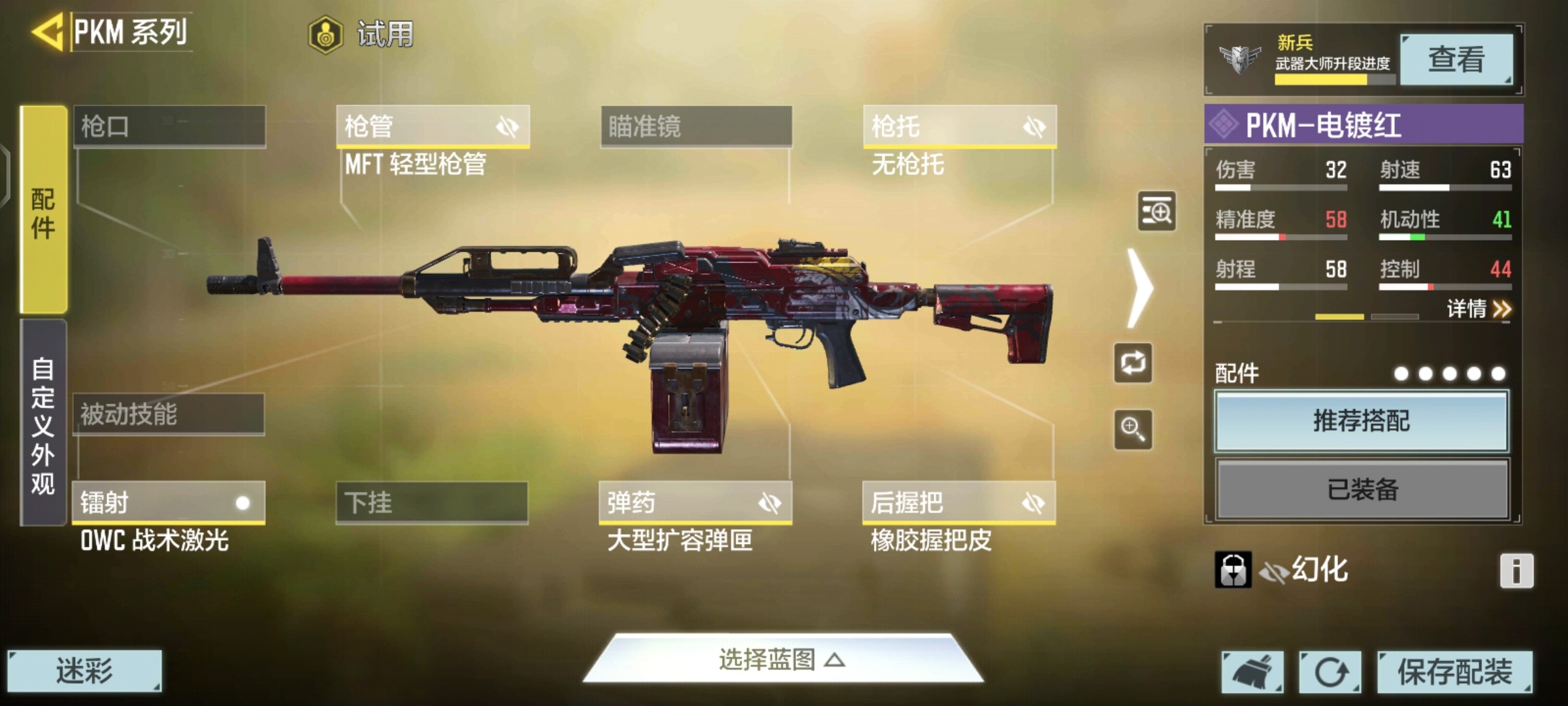Apply the 推荐搭配 recommended loadout

point(1362,421)
